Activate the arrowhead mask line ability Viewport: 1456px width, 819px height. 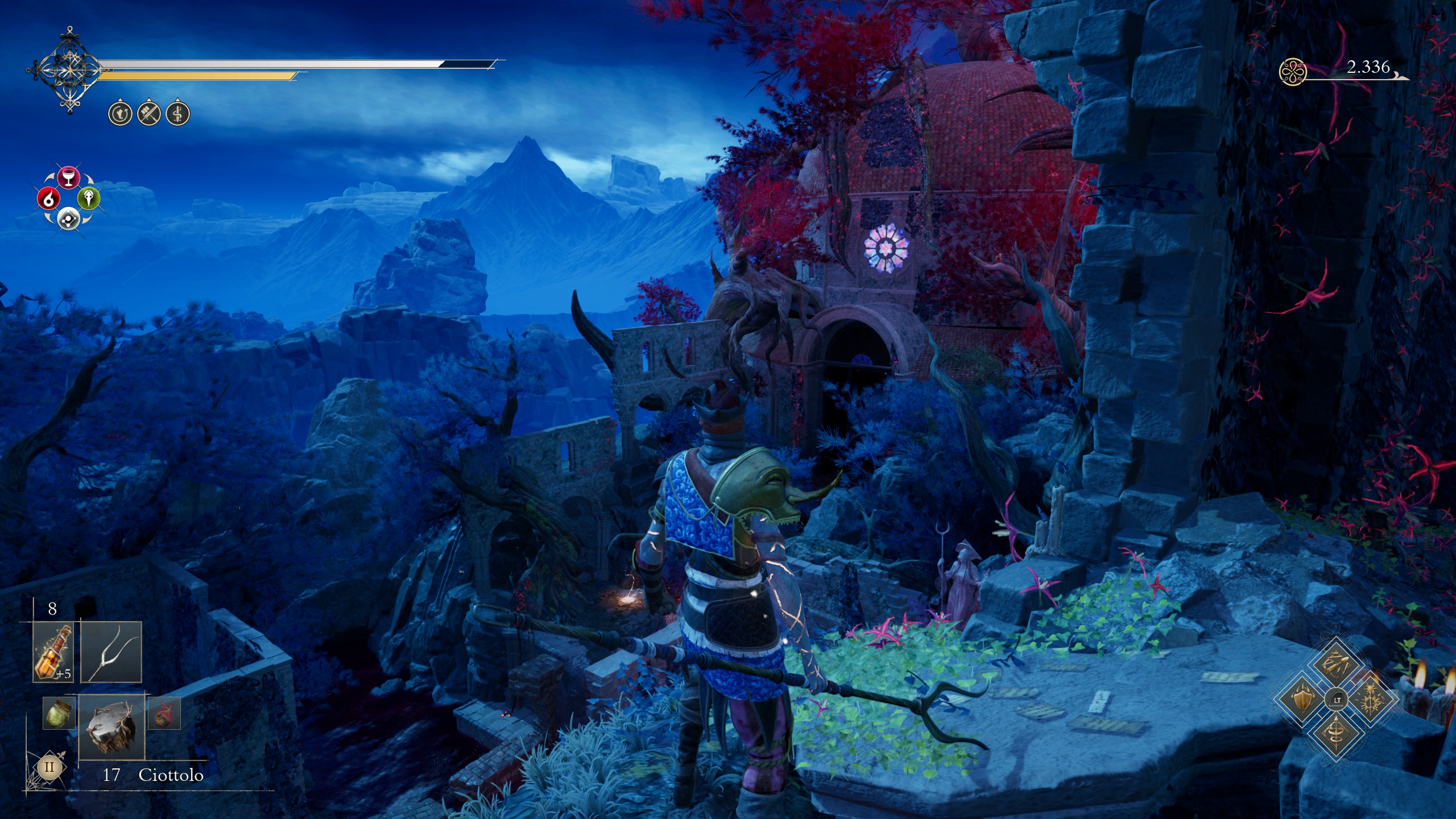[x=1335, y=665]
